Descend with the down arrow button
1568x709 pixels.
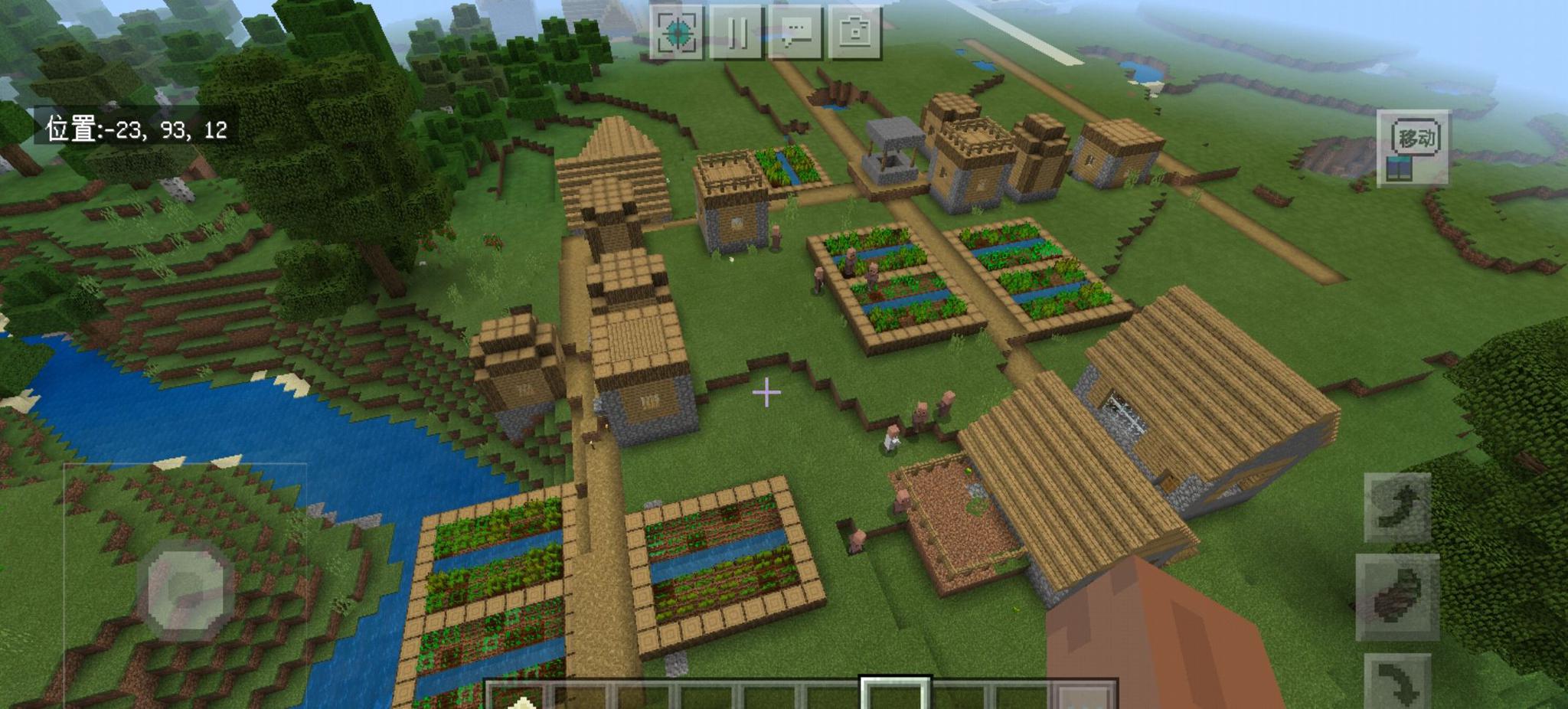coord(1397,681)
